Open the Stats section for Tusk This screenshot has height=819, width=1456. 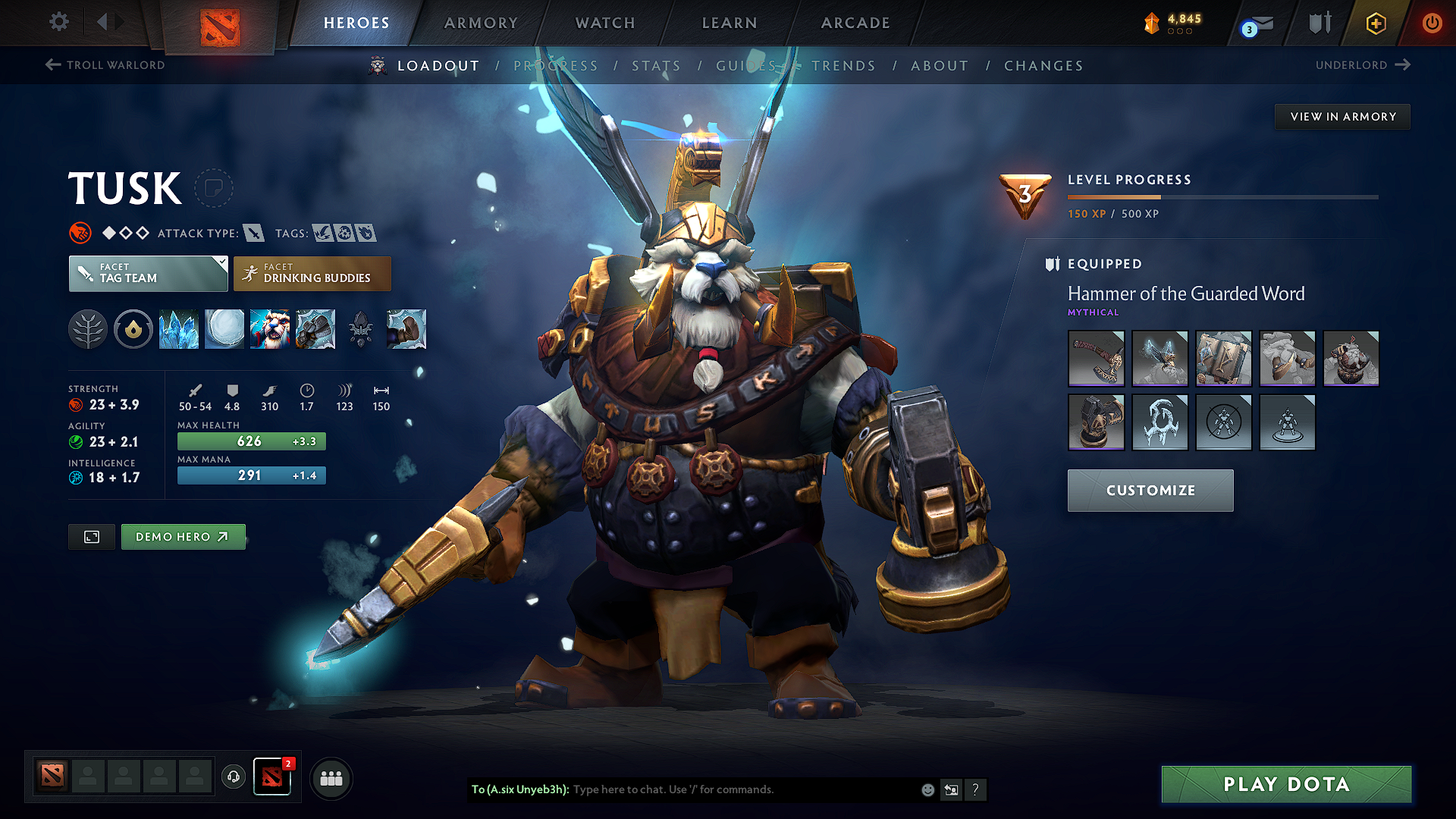tap(656, 66)
